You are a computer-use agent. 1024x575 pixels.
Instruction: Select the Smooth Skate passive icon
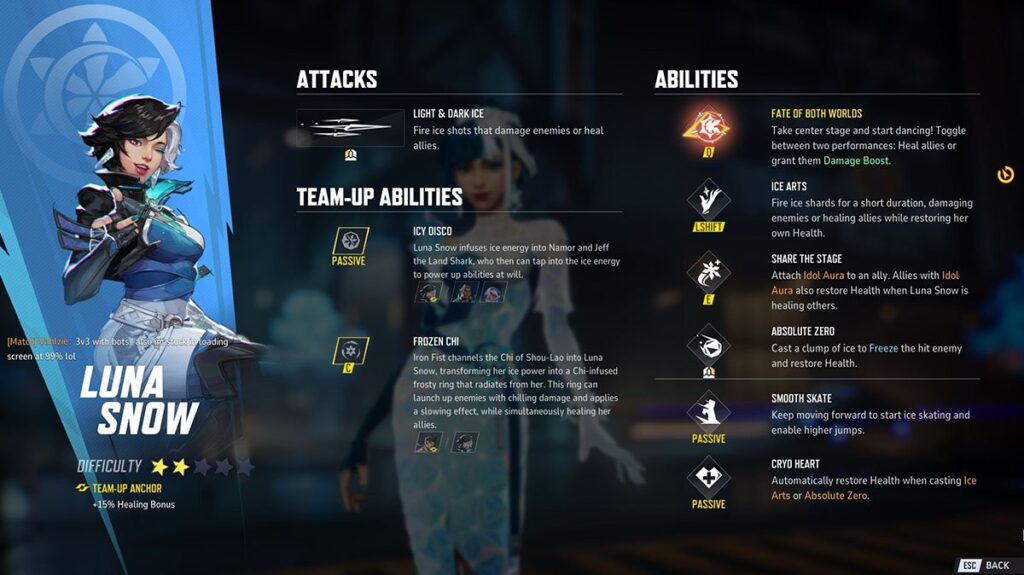[x=708, y=410]
